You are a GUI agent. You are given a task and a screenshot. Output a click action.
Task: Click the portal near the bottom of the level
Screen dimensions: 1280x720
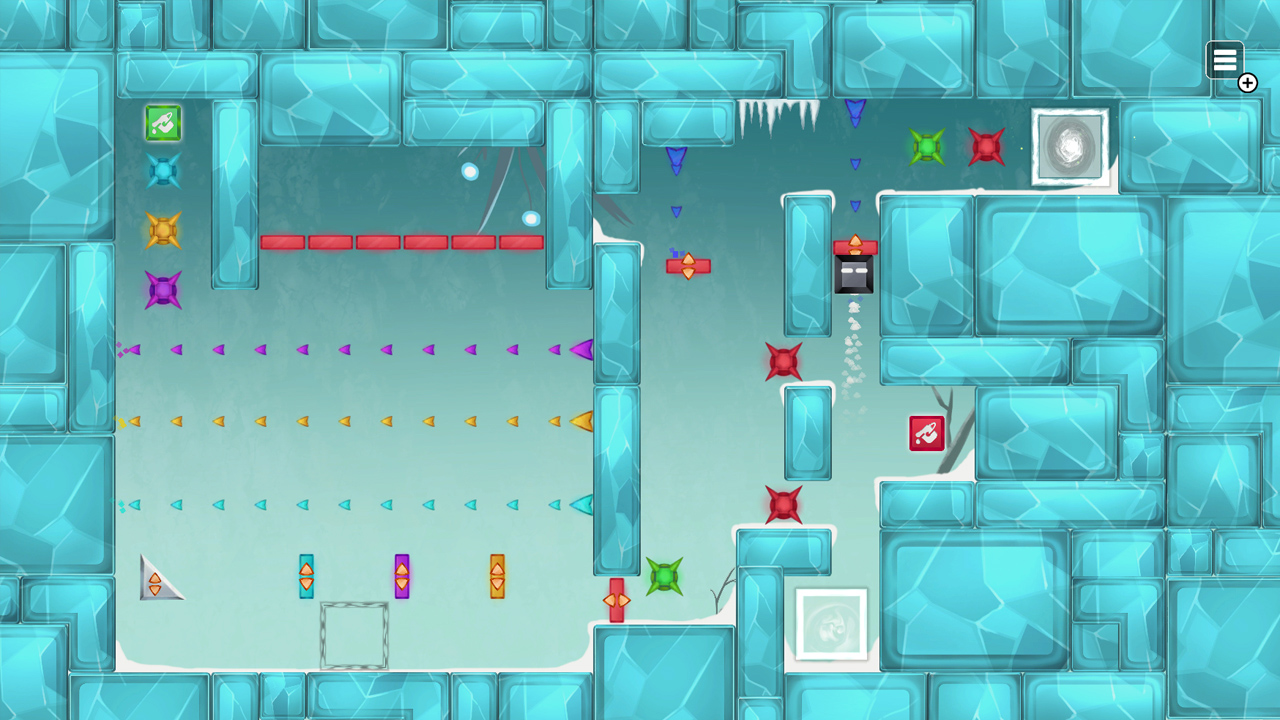831,625
